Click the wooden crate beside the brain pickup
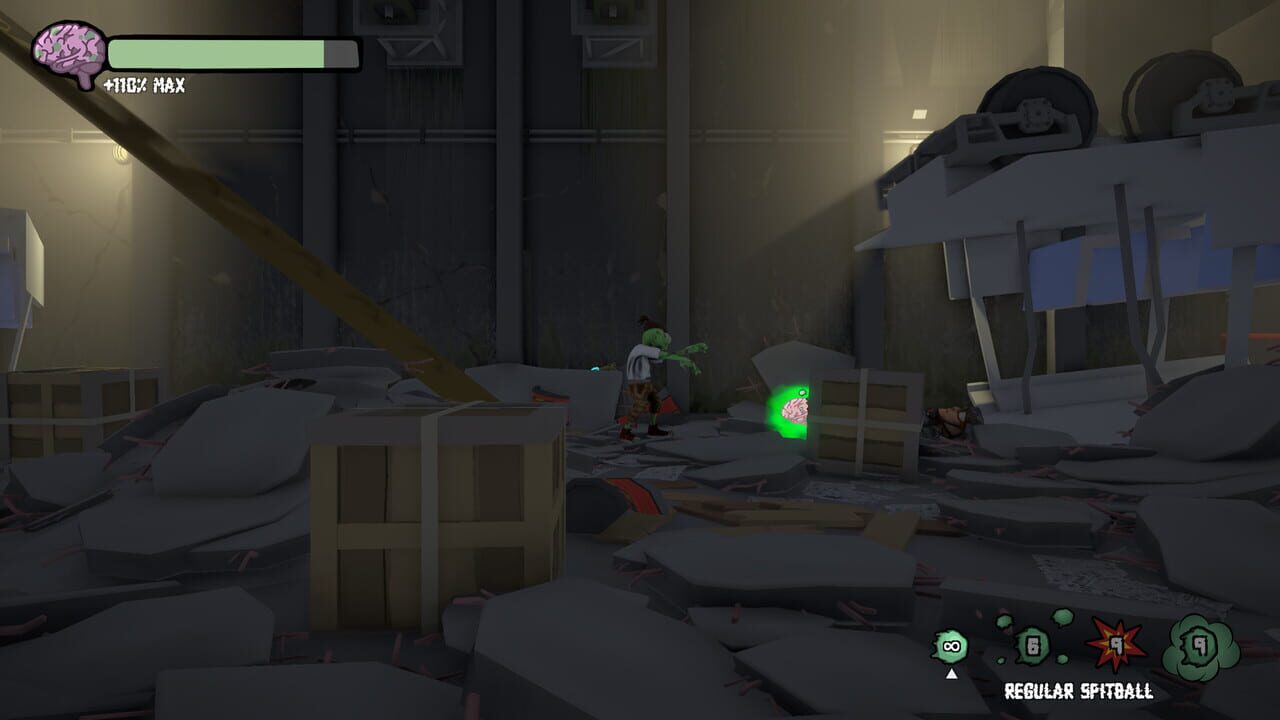The height and width of the screenshot is (720, 1280). (x=867, y=415)
